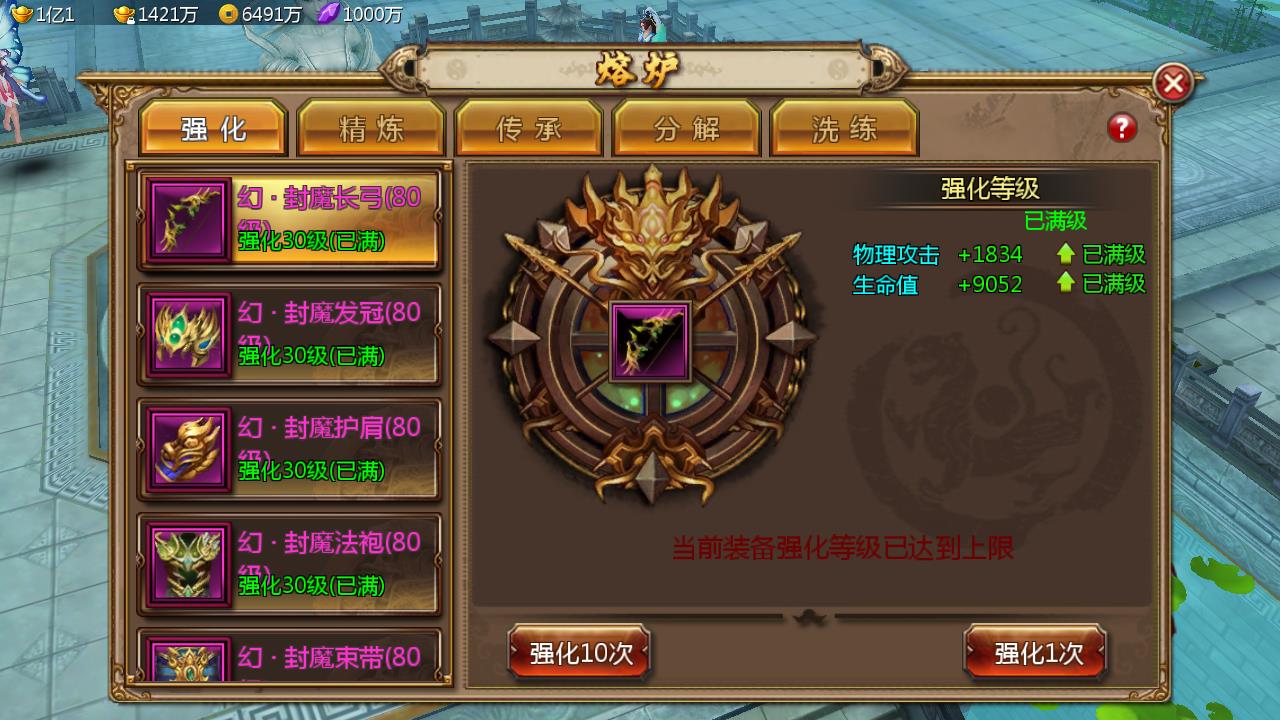The height and width of the screenshot is (720, 1280).
Task: Click the bound ingot icon showing 1421万
Action: point(122,15)
